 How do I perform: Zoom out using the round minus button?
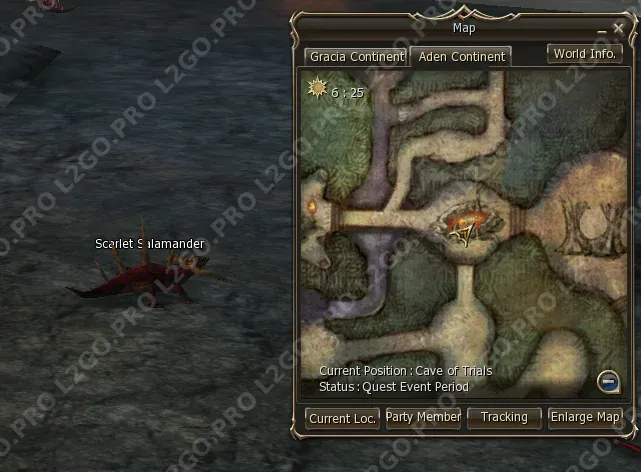tap(607, 380)
